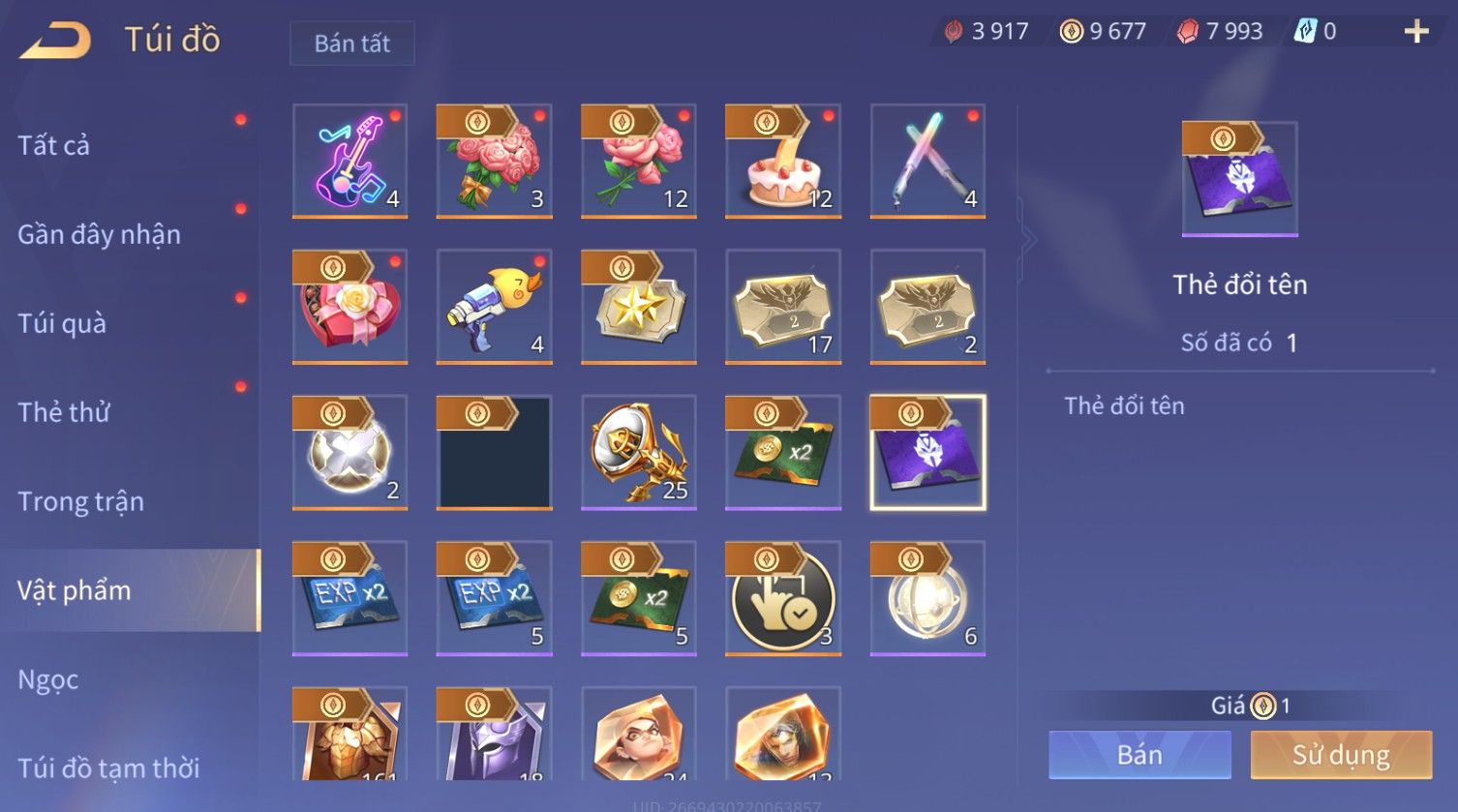Tap the Bán tất sell-all button

351,44
